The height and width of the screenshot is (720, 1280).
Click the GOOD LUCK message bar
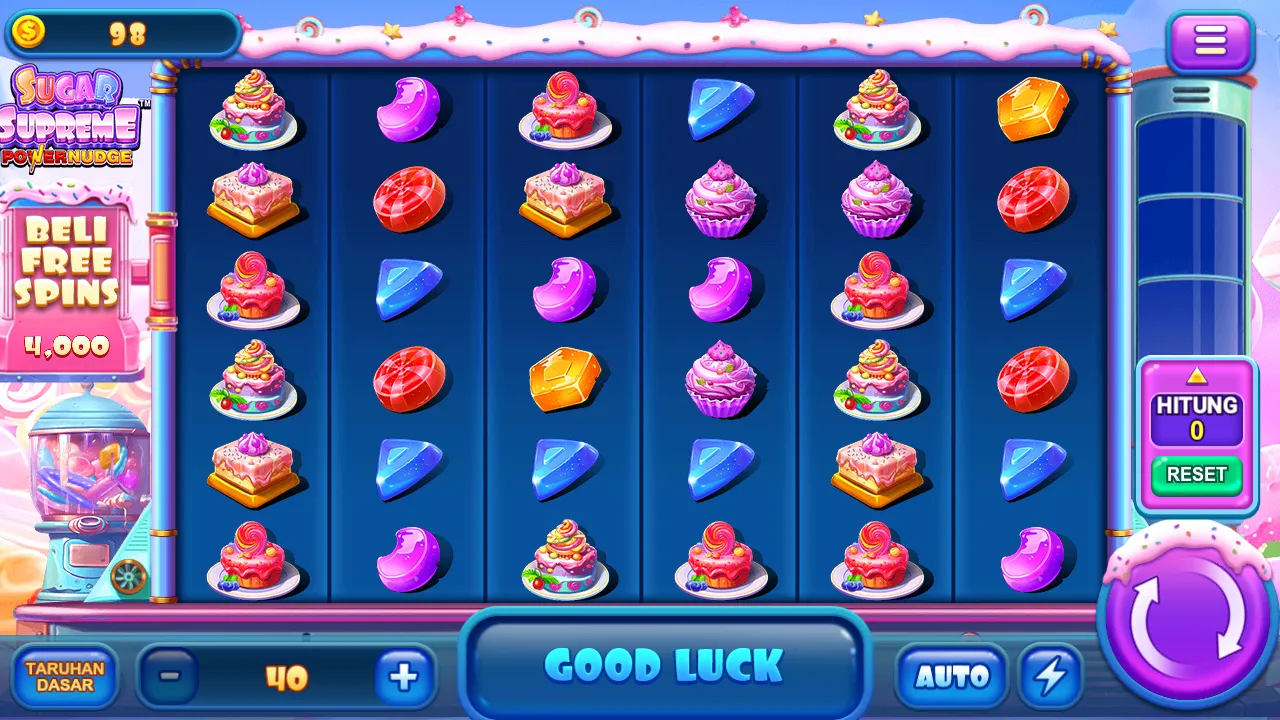[x=667, y=662]
